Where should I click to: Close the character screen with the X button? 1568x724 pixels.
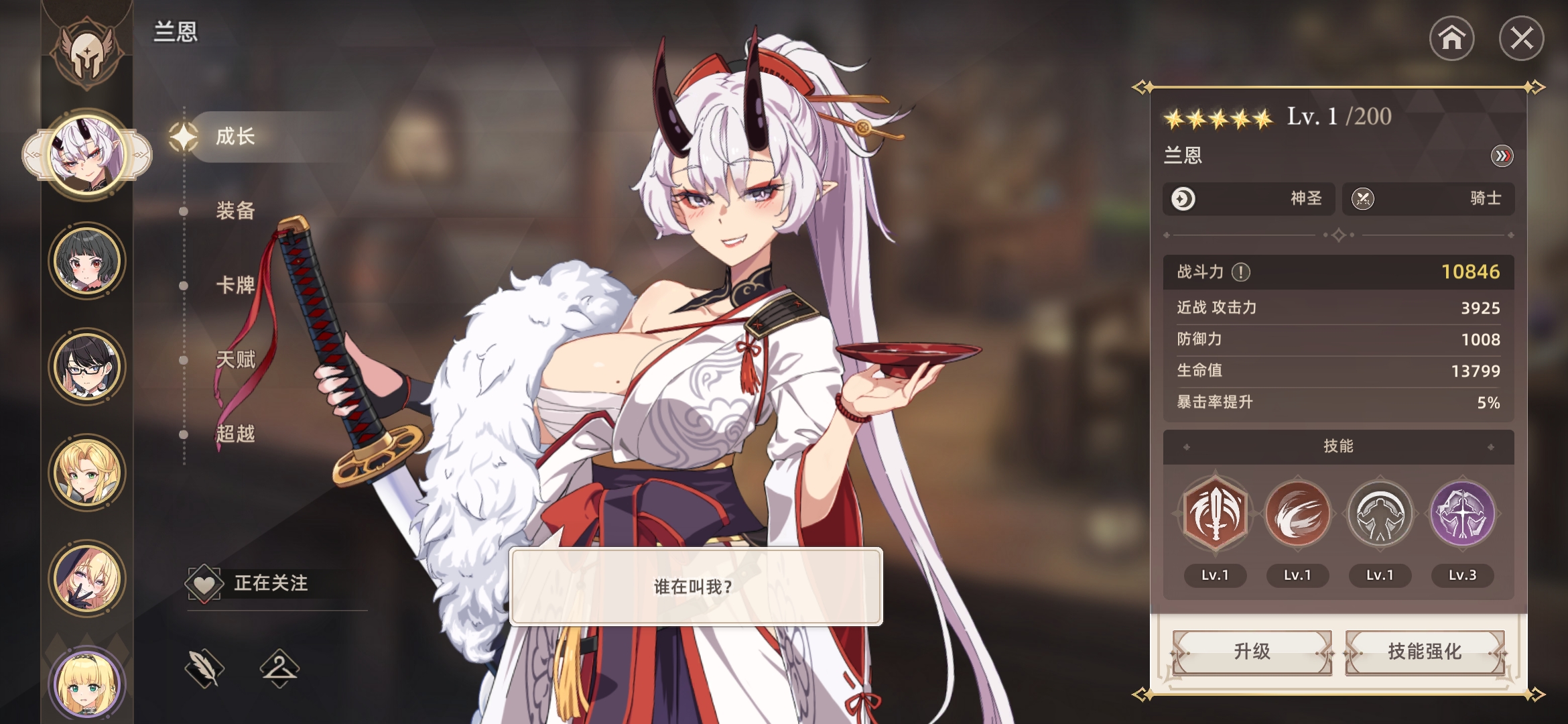(1521, 38)
